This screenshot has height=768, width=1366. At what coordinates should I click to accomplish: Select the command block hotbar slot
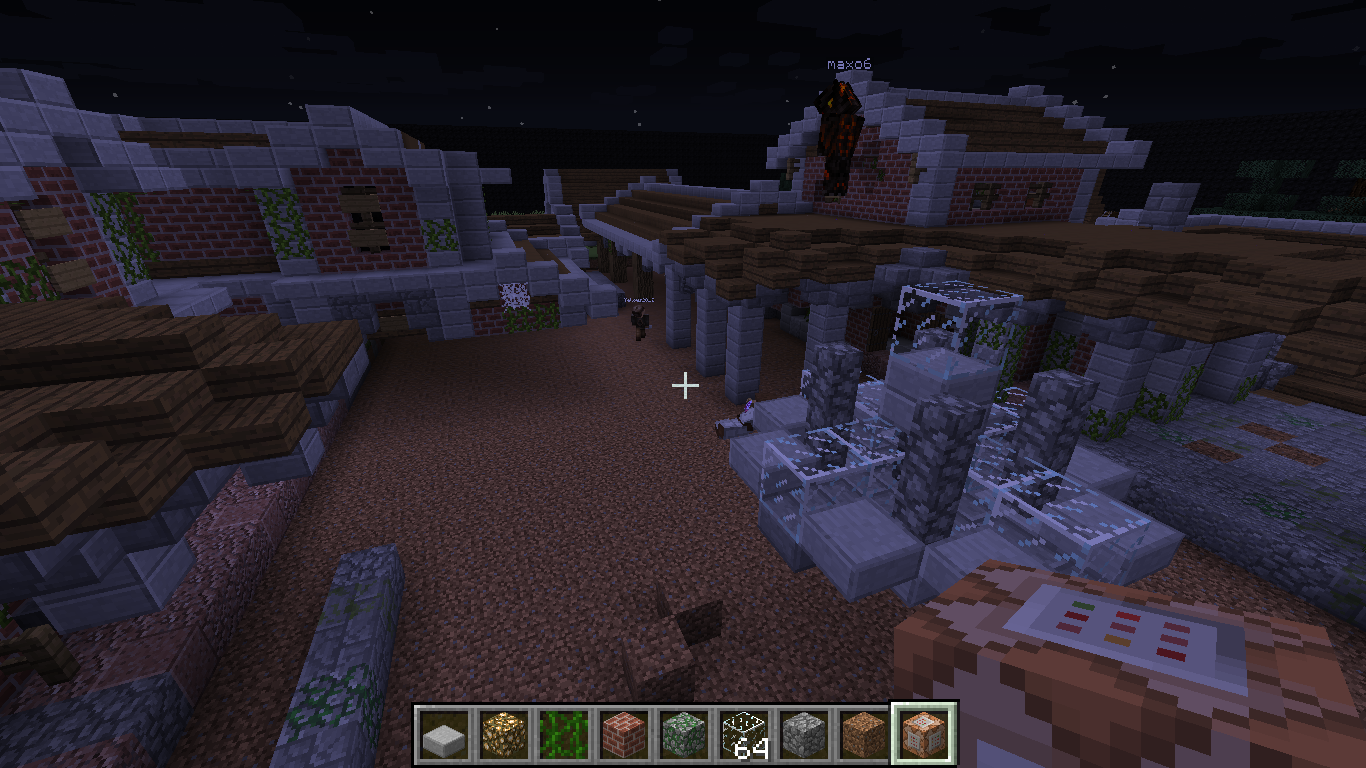924,734
